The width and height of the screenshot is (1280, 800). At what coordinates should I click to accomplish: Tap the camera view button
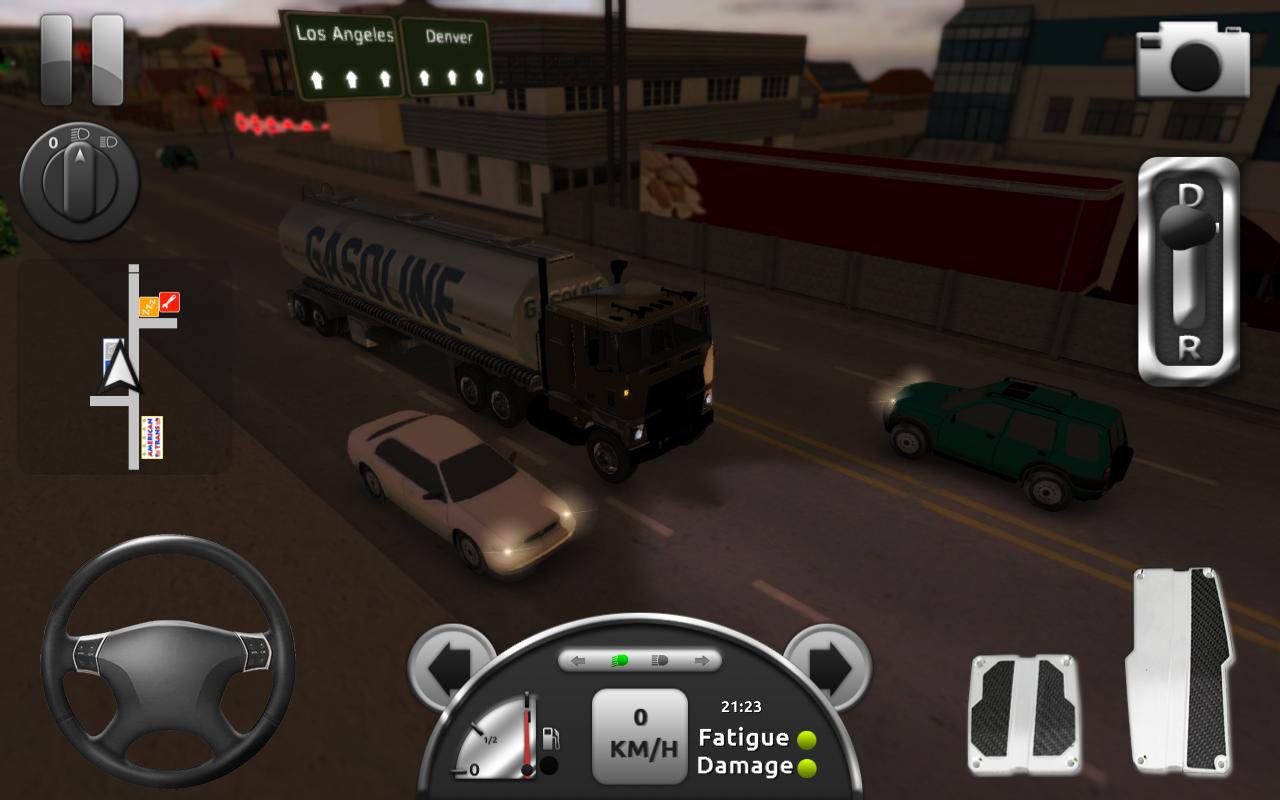point(1192,60)
